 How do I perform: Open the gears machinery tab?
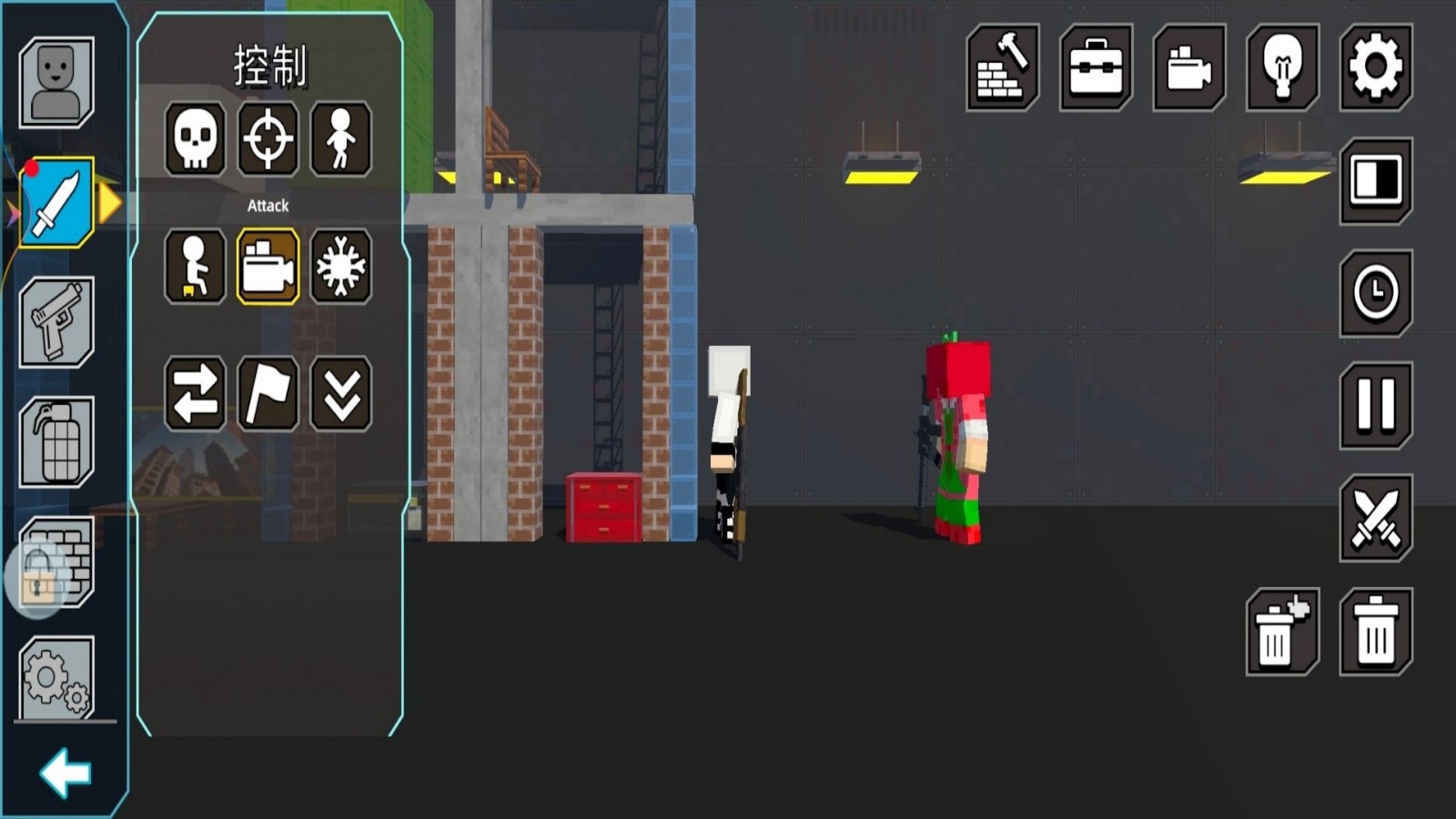pyautogui.click(x=56, y=679)
